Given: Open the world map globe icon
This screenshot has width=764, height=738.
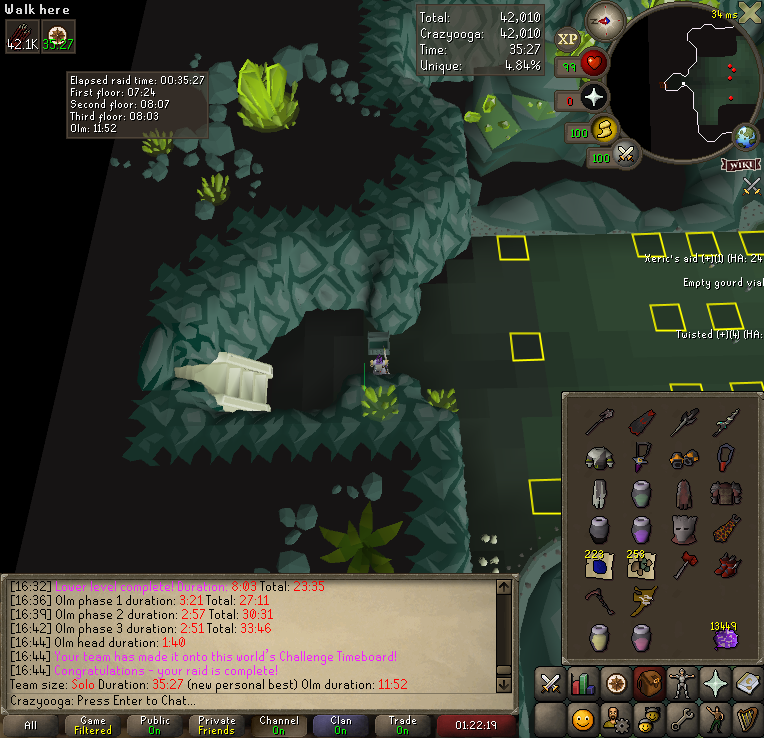Looking at the screenshot, I should click(745, 135).
